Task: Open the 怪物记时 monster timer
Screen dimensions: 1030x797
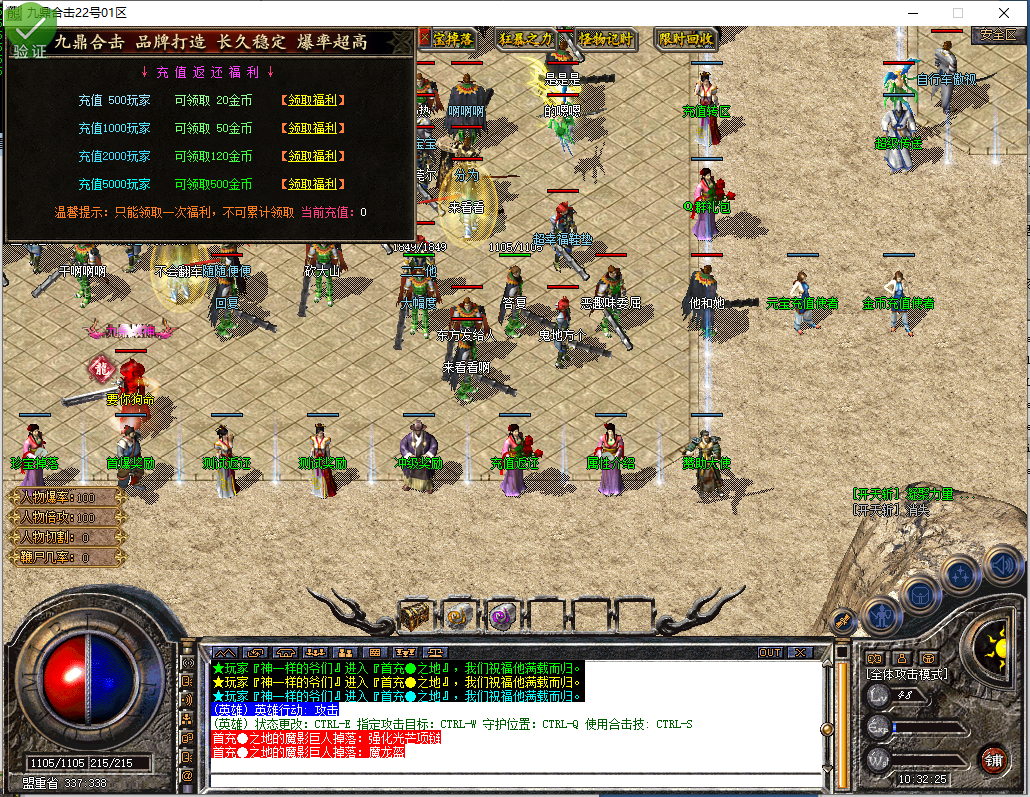Action: (x=606, y=39)
